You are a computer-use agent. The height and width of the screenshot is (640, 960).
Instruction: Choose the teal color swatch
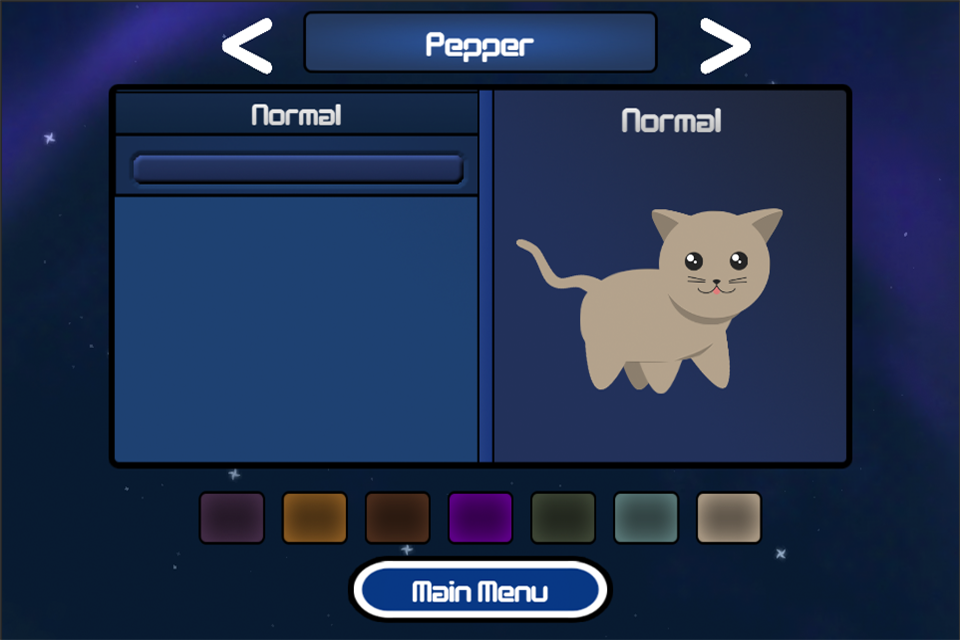click(646, 517)
